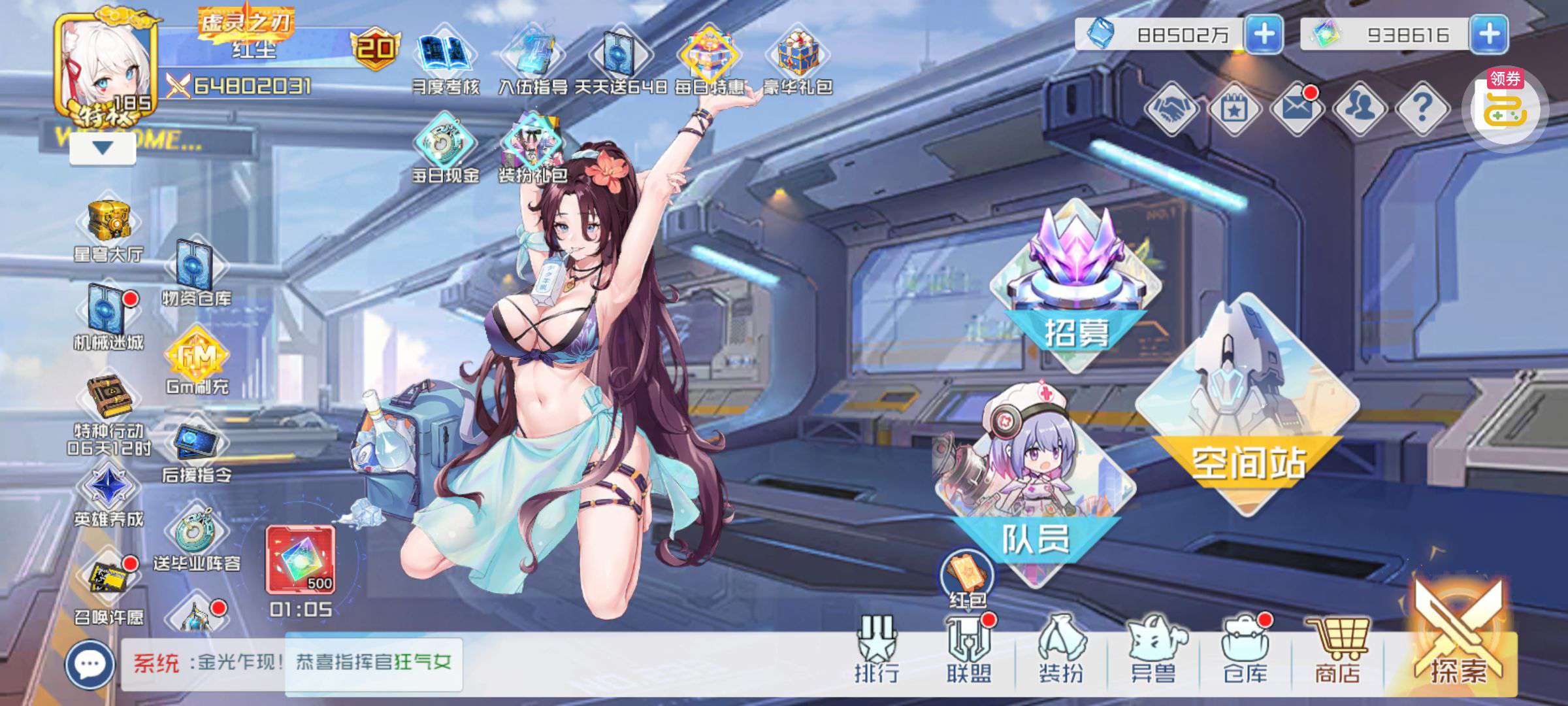Open the question mark help icon
This screenshot has width=1568, height=706.
tap(1422, 108)
